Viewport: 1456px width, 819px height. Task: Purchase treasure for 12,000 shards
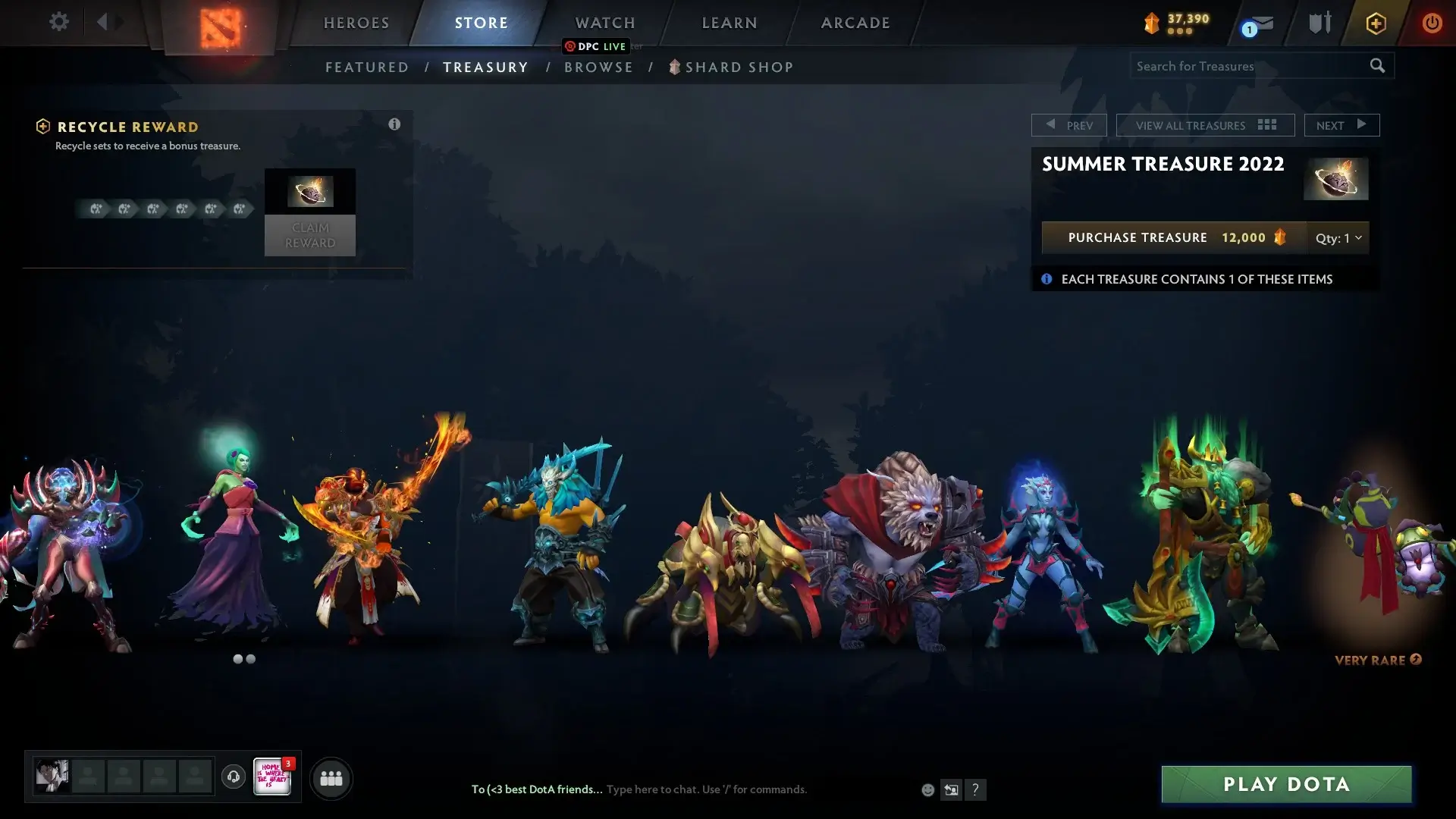pos(1174,237)
